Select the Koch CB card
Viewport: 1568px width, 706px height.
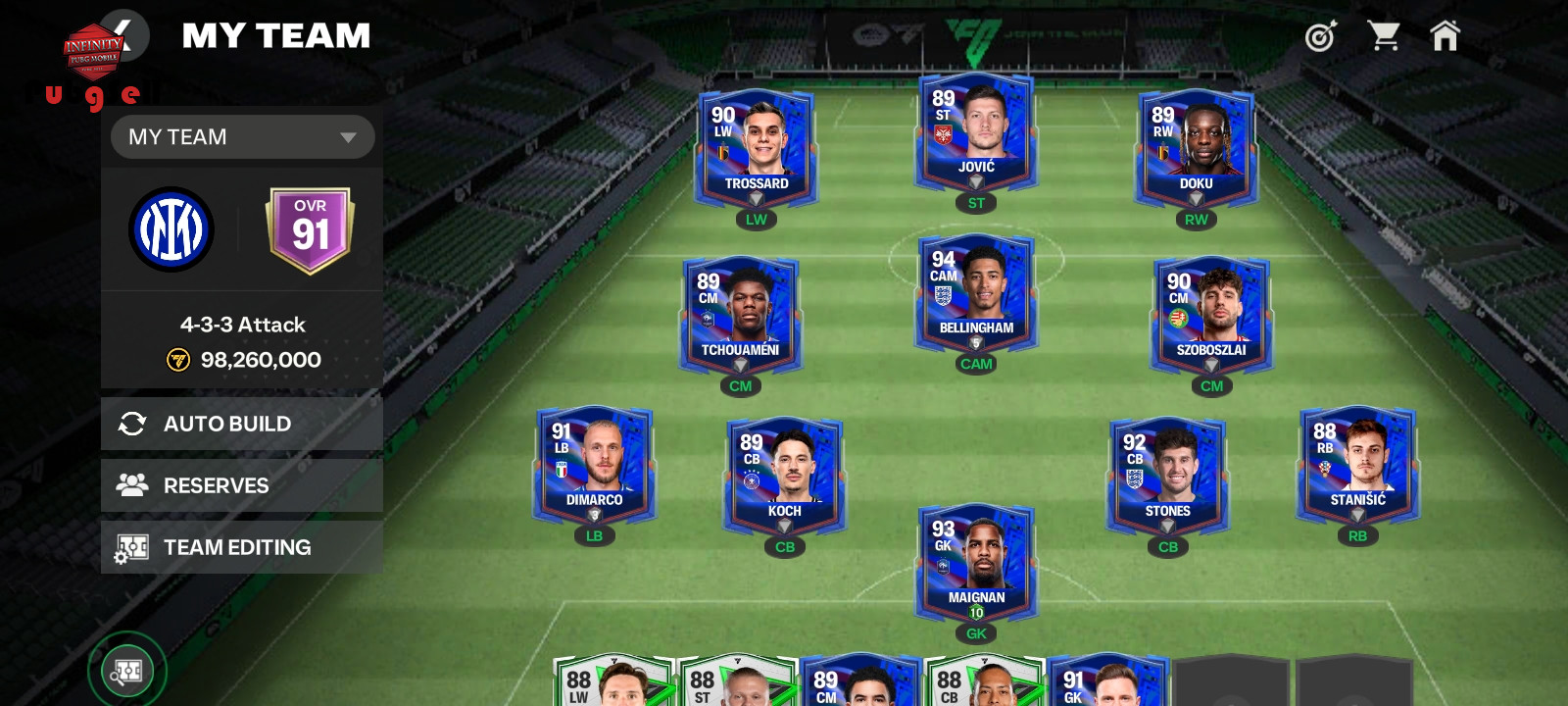coord(785,476)
